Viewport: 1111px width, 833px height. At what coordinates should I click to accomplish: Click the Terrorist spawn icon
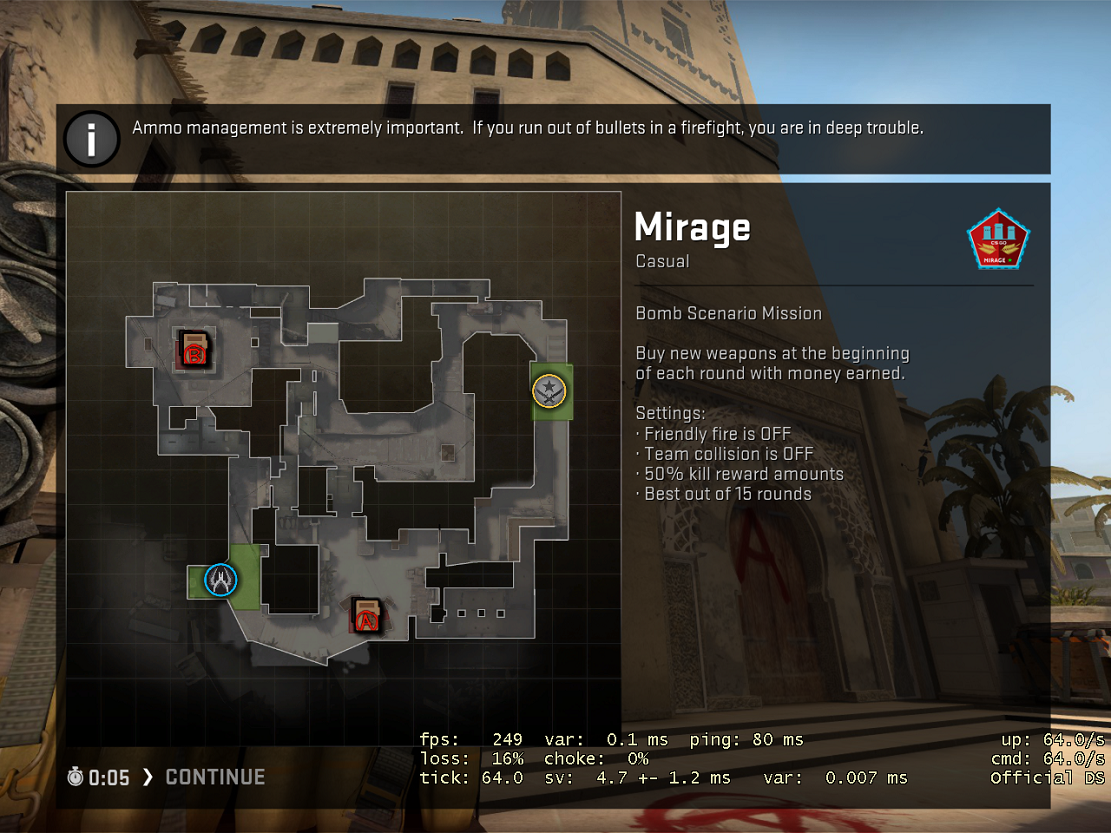pyautogui.click(x=550, y=391)
